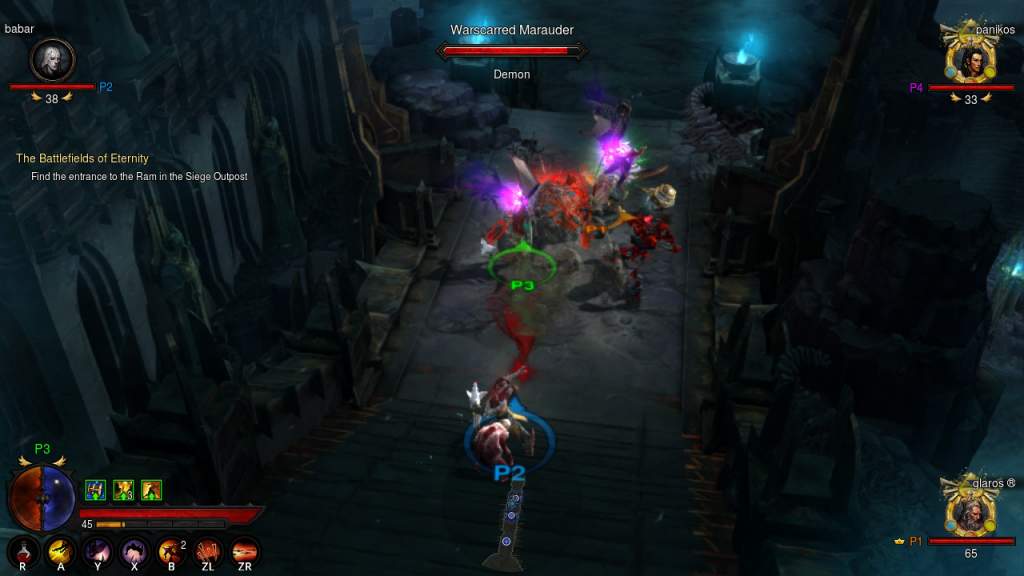
Task: Use the red health potion
Action: pyautogui.click(x=24, y=549)
